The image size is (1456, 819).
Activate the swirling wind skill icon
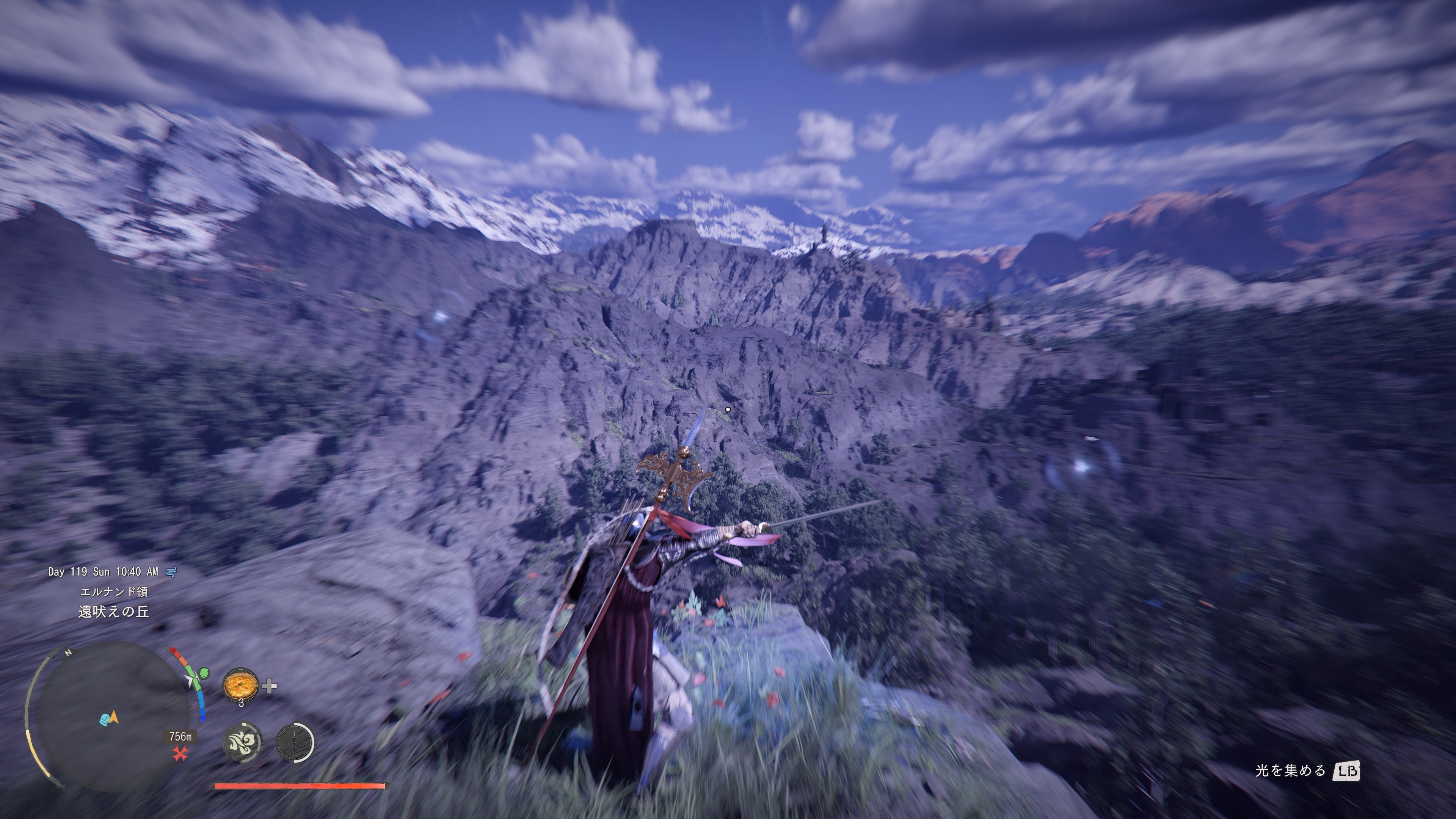tap(242, 741)
